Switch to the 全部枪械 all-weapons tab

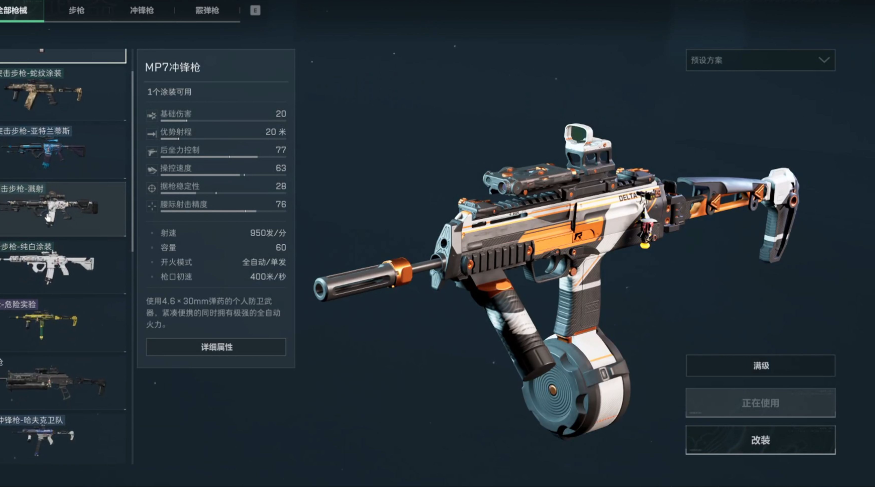[20, 10]
